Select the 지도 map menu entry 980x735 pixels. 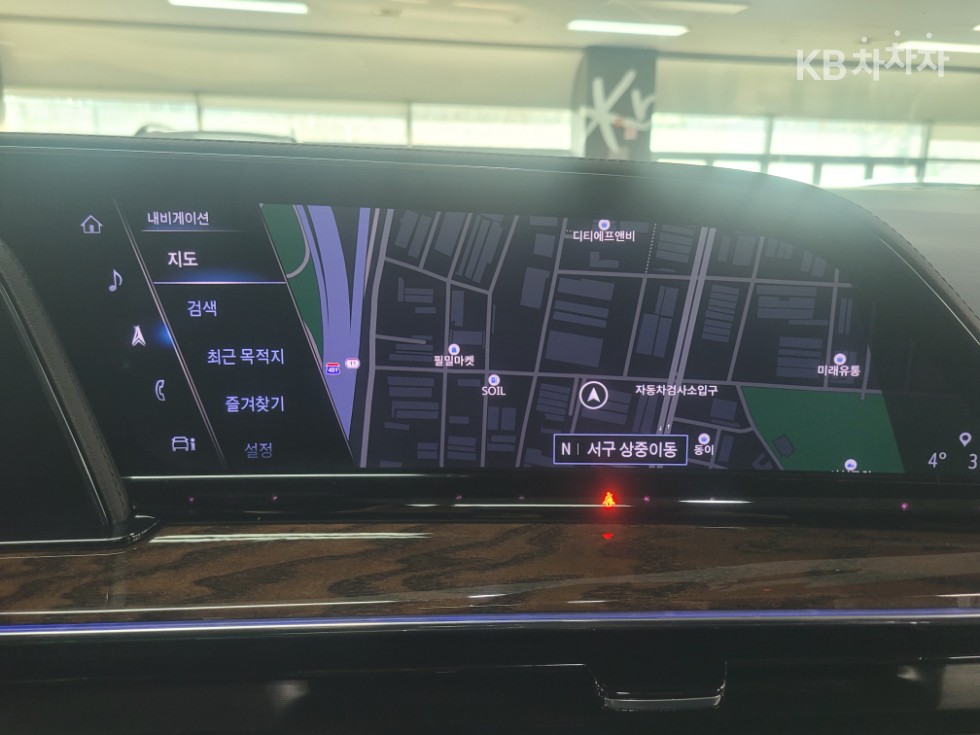[182, 259]
